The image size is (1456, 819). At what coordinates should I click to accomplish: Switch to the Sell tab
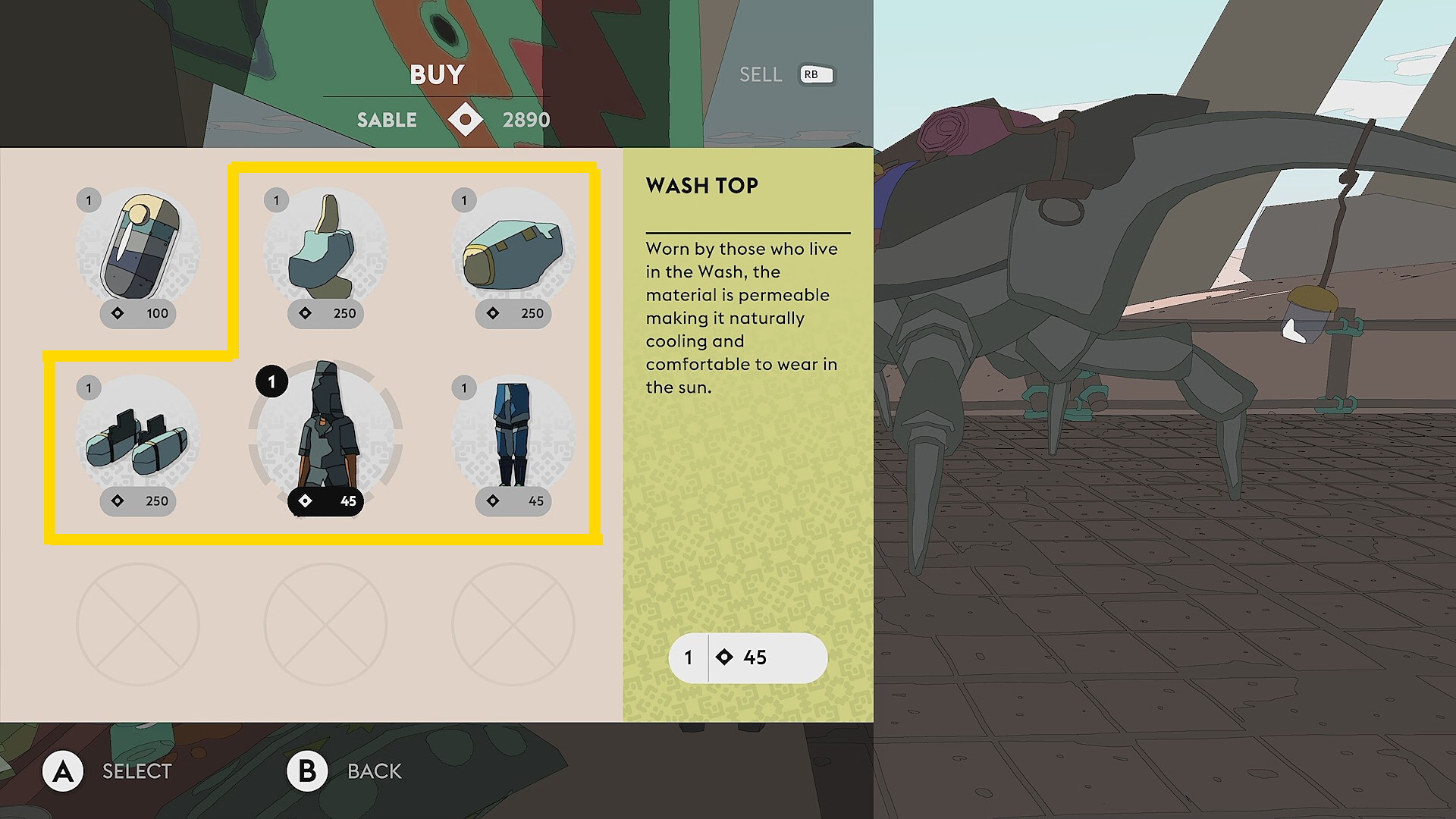click(761, 74)
